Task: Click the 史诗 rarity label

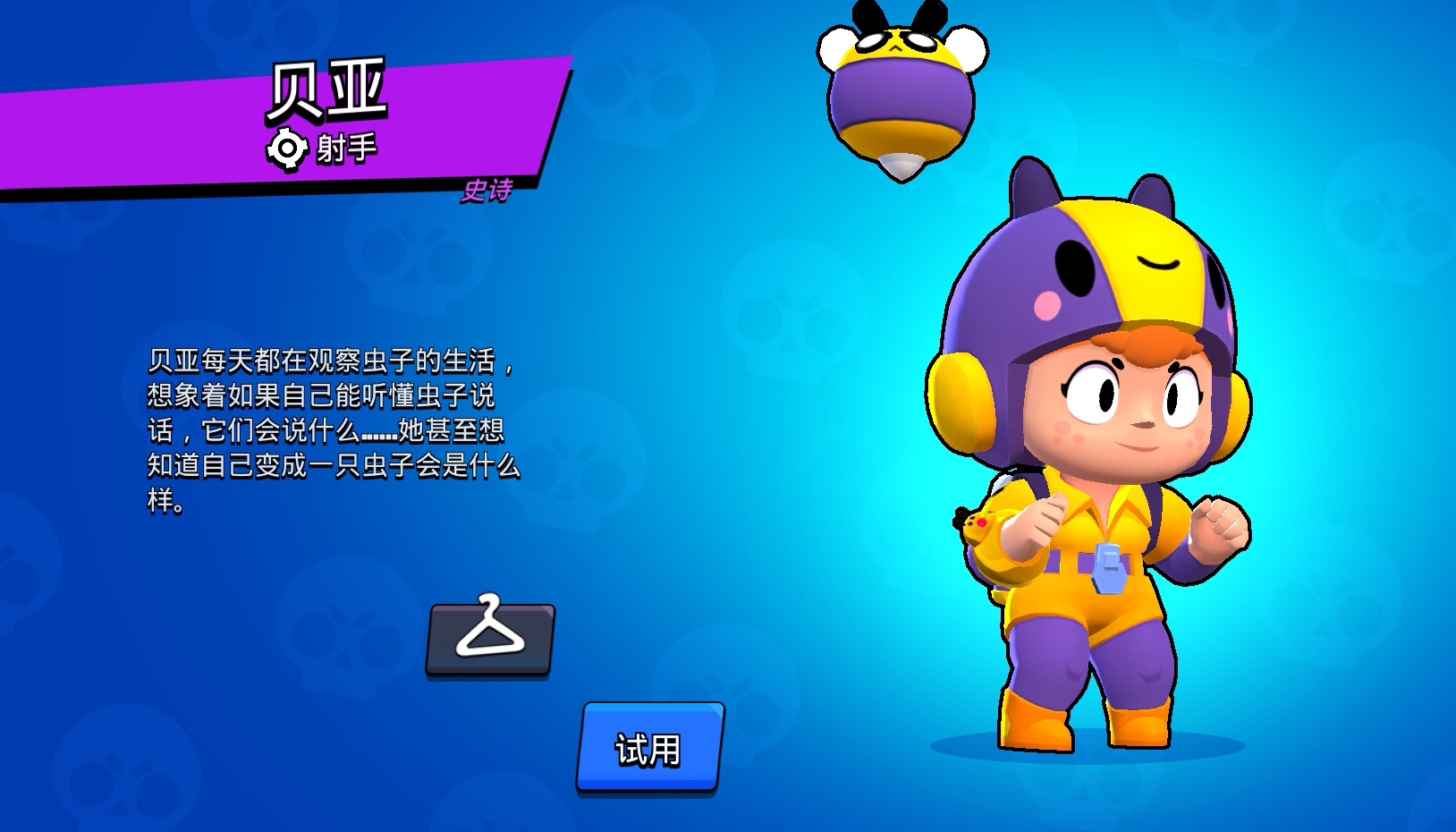Action: click(x=487, y=192)
